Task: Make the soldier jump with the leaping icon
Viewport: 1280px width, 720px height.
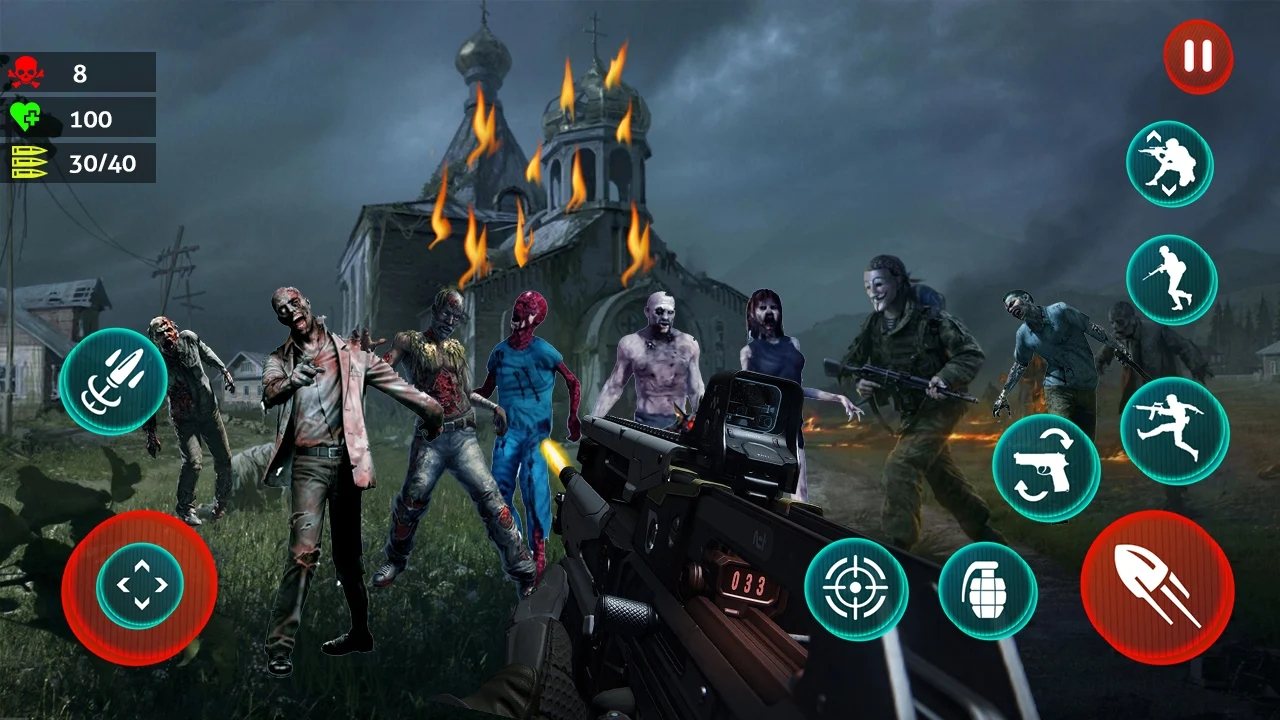Action: coord(1174,431)
